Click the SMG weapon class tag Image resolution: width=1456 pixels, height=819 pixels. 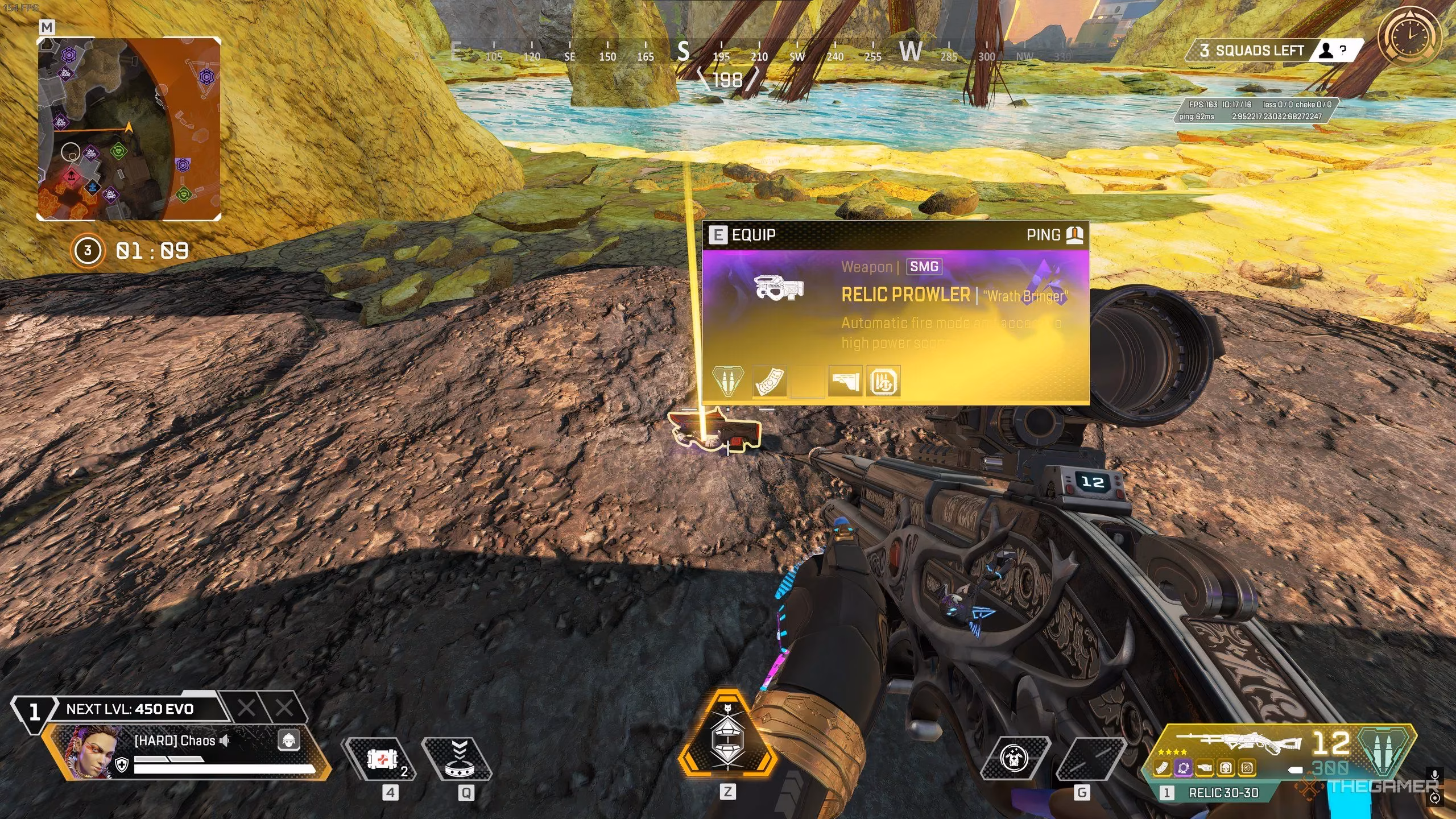924,266
